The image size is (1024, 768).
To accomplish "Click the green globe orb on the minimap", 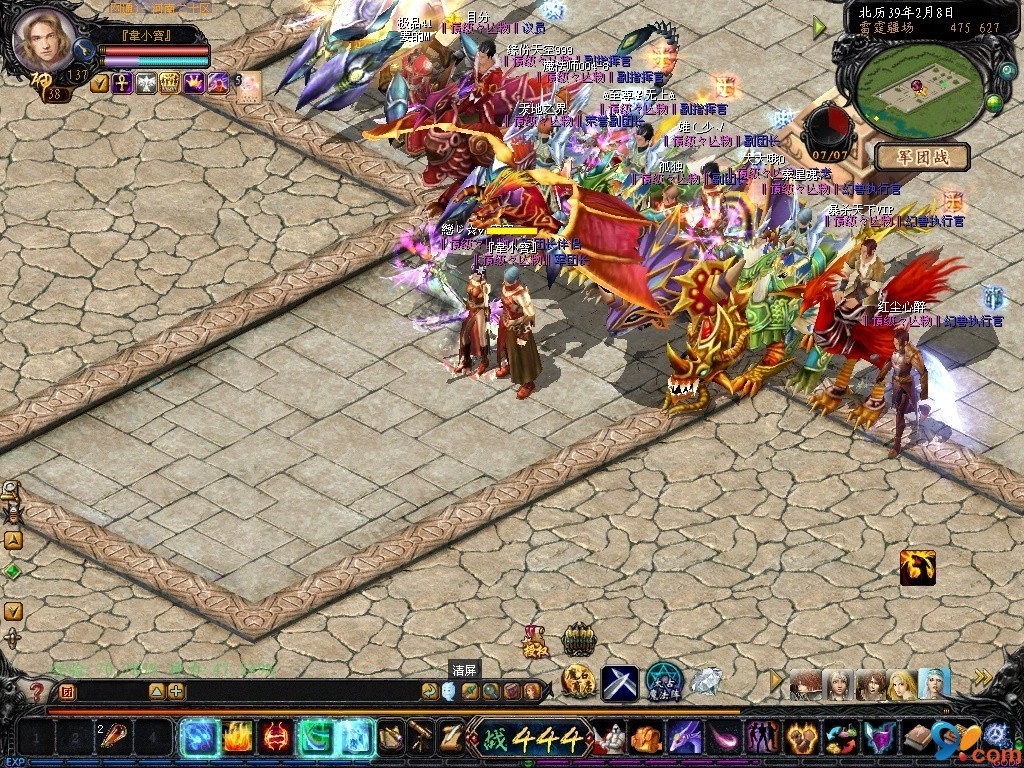I will pyautogui.click(x=994, y=102).
